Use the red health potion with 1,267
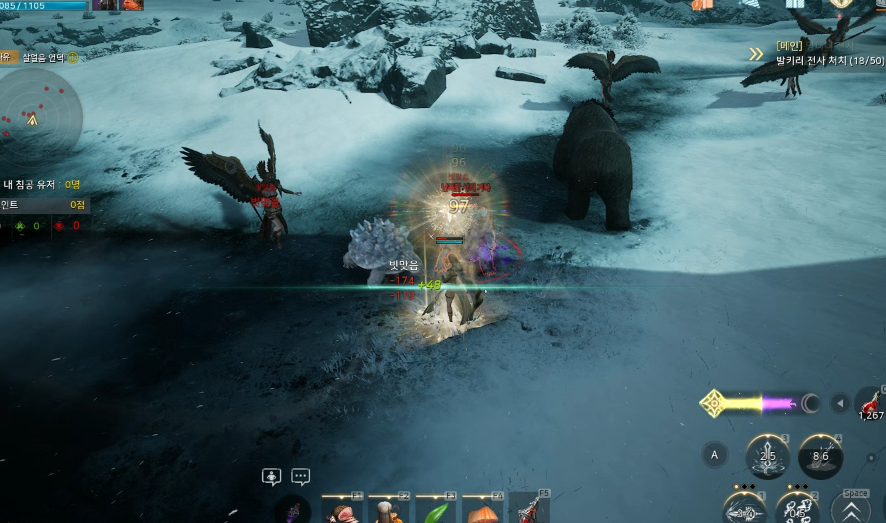Image resolution: width=886 pixels, height=523 pixels. [870, 404]
